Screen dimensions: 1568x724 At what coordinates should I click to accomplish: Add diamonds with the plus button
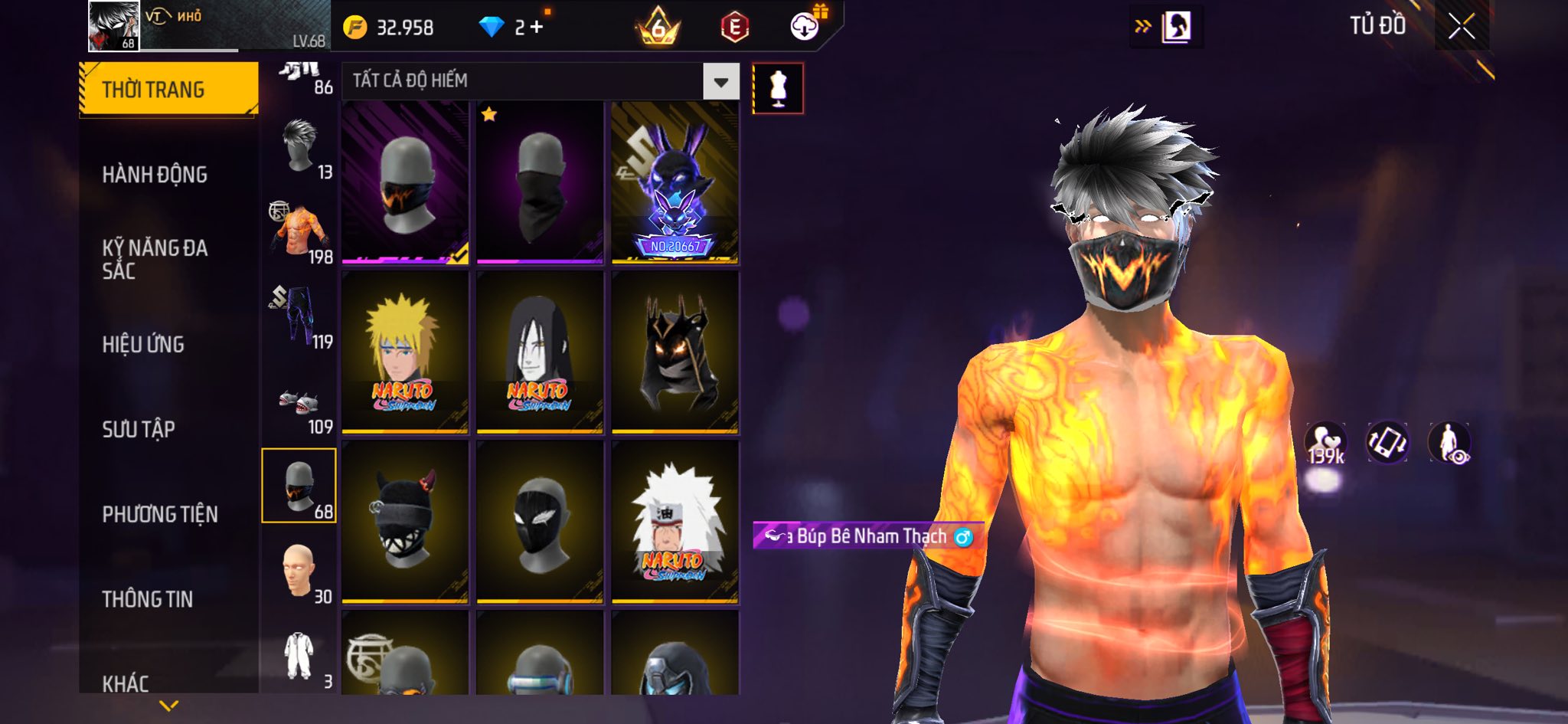[536, 28]
